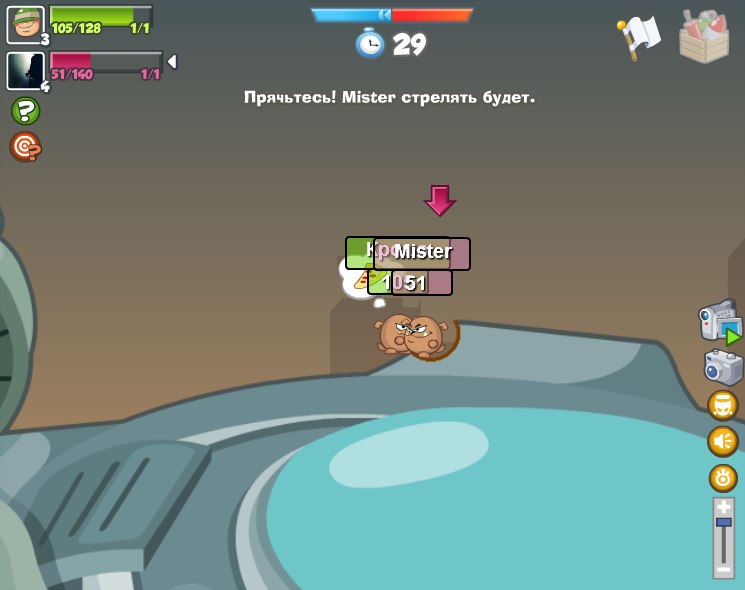Take a screenshot with the photo camera
The height and width of the screenshot is (590, 745).
[723, 367]
